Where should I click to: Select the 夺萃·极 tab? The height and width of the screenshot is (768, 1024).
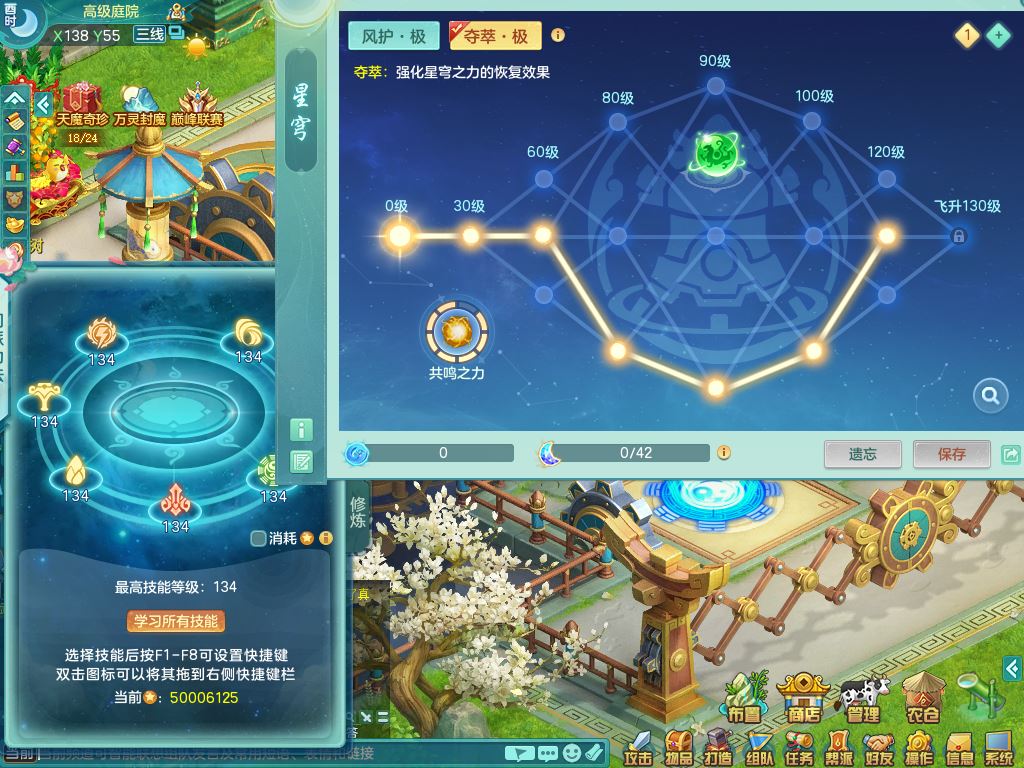[x=495, y=36]
